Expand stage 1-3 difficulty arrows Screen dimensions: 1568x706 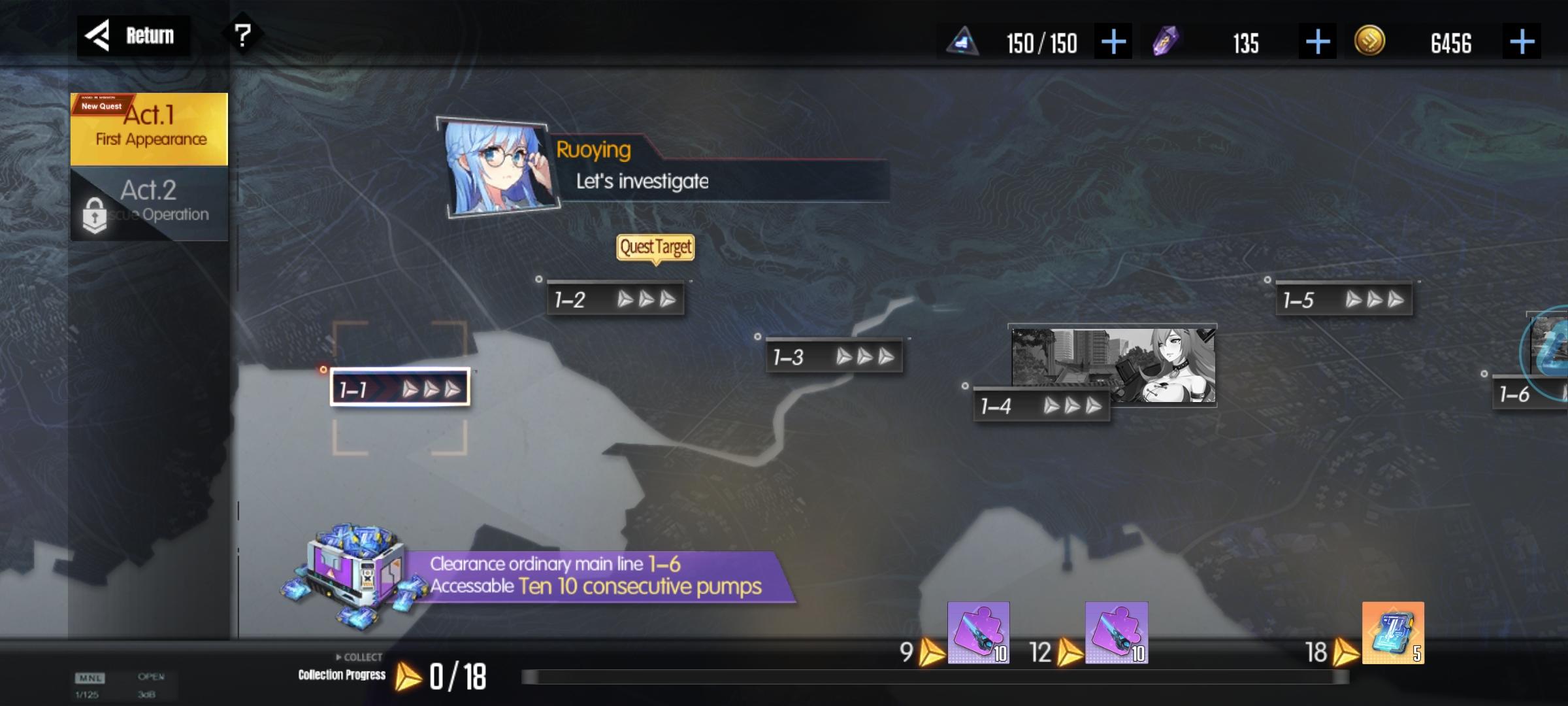tap(865, 357)
